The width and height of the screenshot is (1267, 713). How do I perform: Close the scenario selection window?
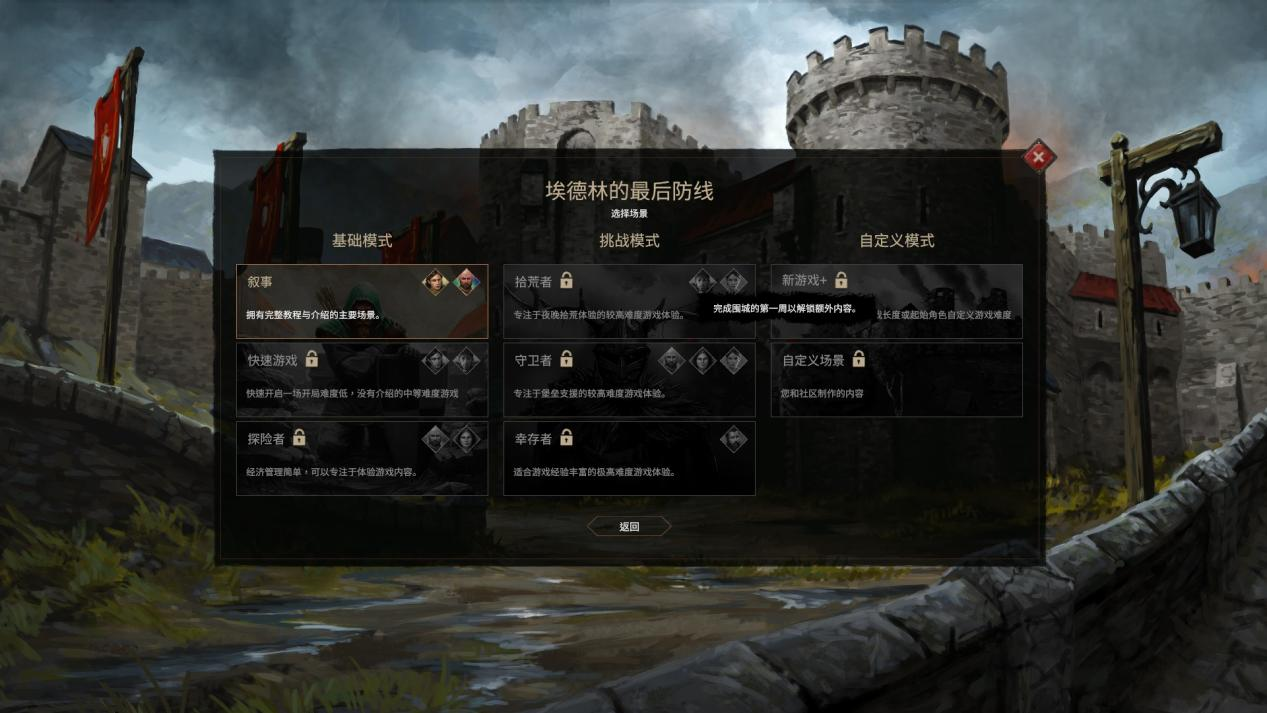[x=1038, y=157]
